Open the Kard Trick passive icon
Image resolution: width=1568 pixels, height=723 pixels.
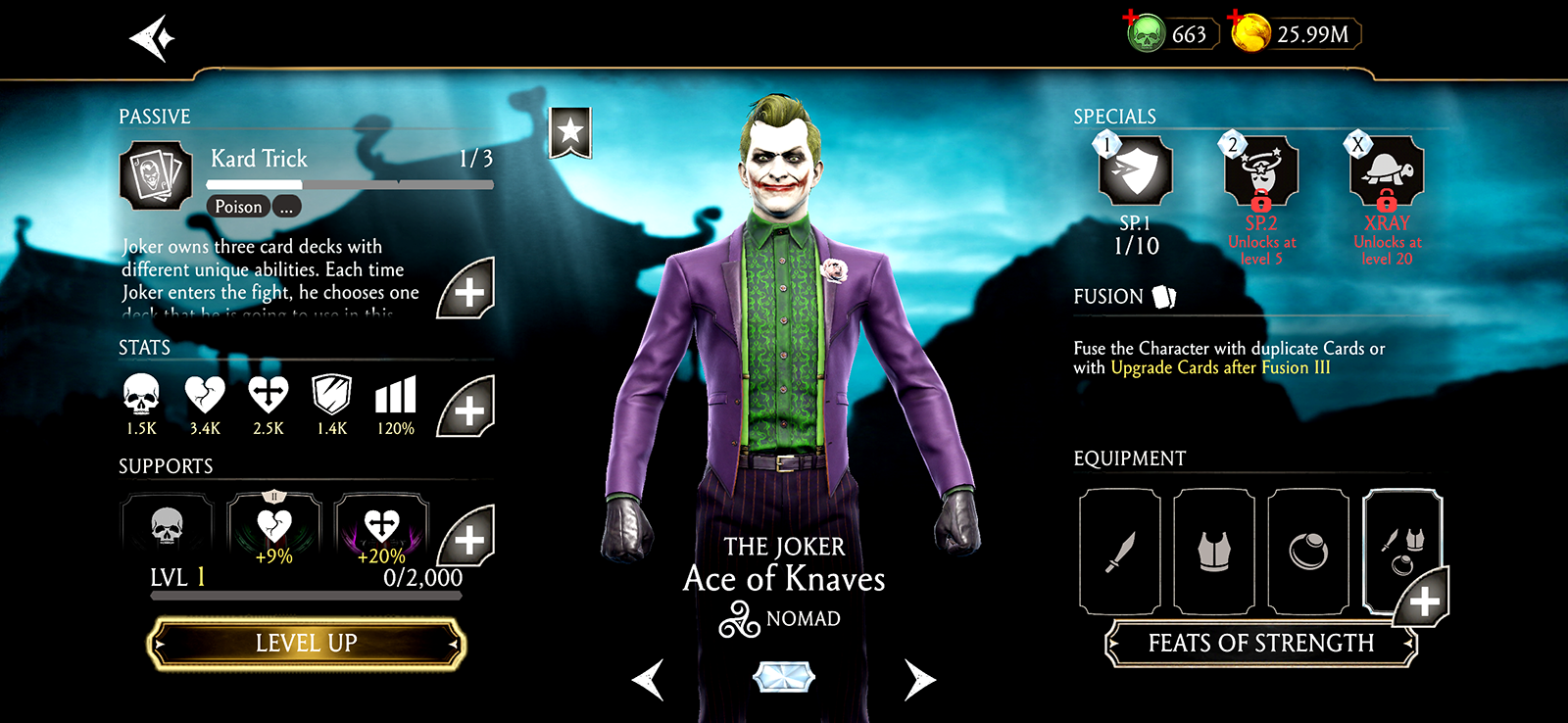coord(156,176)
